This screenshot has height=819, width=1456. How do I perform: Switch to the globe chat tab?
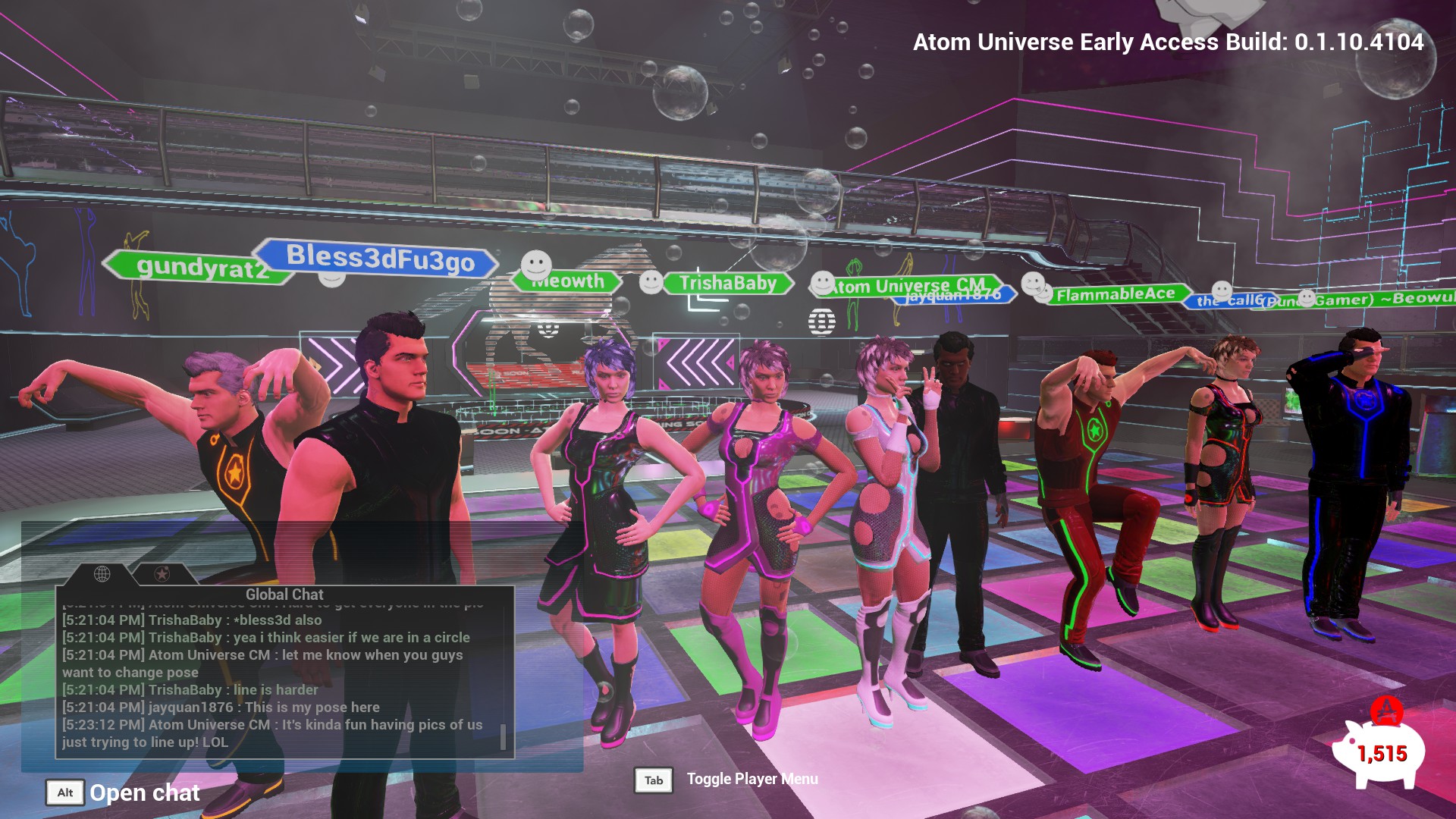[102, 574]
